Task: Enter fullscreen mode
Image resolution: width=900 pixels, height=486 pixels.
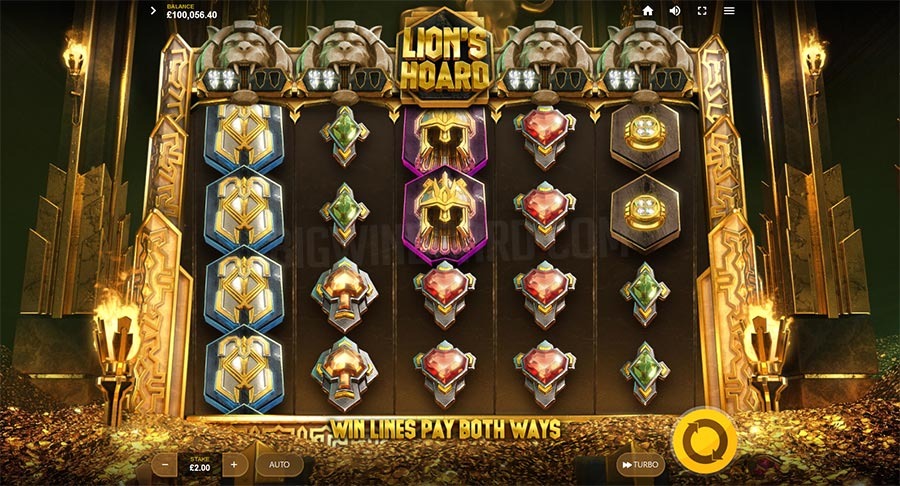Action: (702, 11)
